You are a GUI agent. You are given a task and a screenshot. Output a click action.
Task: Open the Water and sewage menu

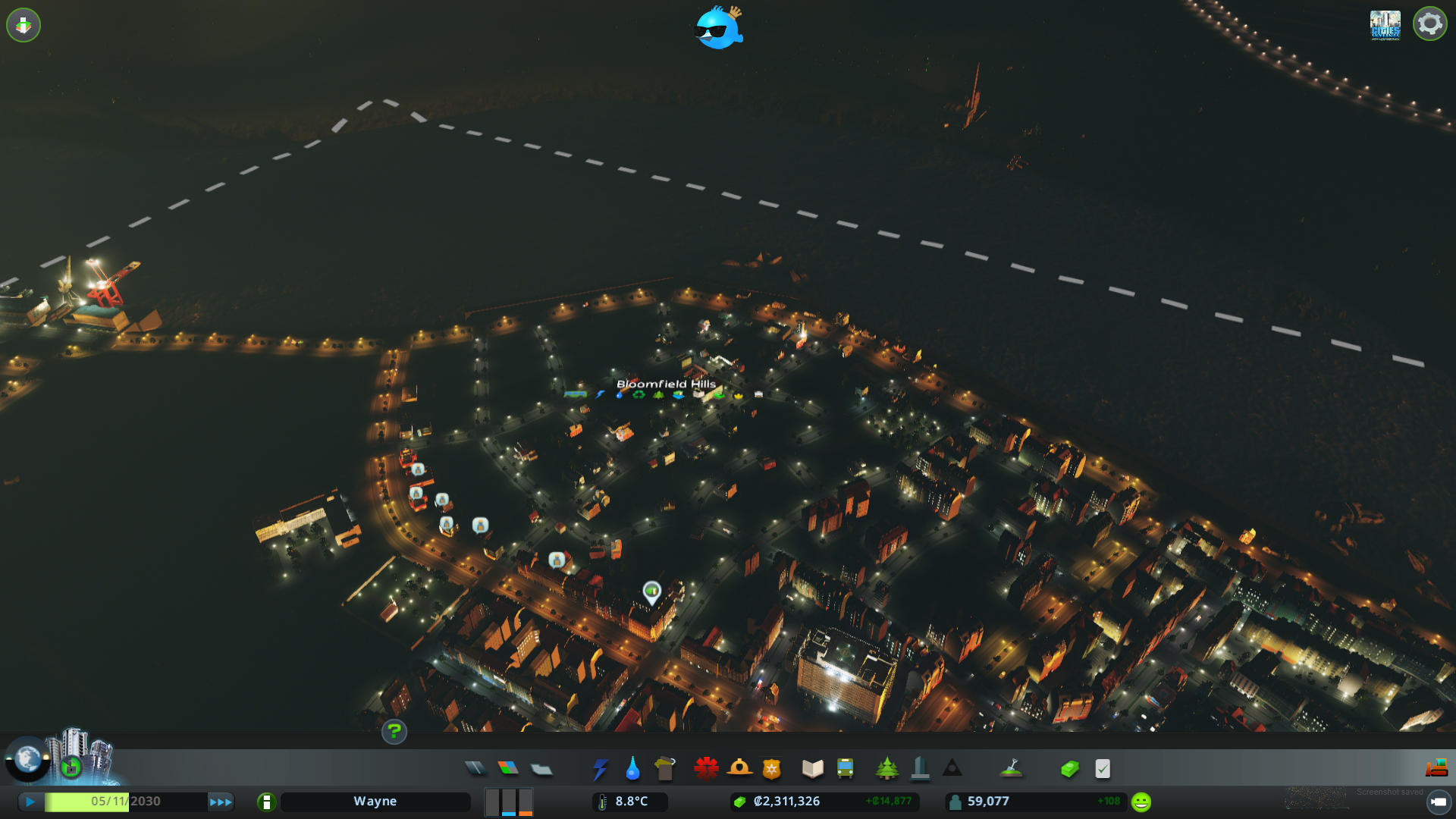tap(632, 768)
